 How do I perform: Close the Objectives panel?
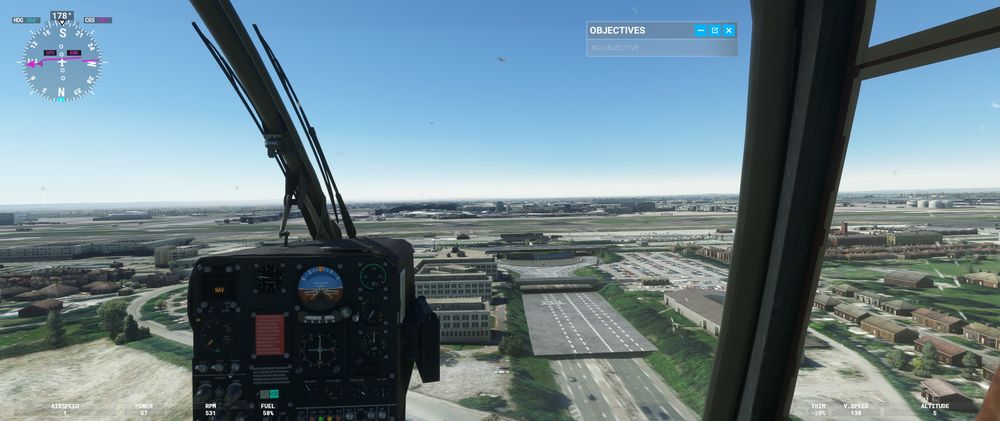[x=729, y=31]
